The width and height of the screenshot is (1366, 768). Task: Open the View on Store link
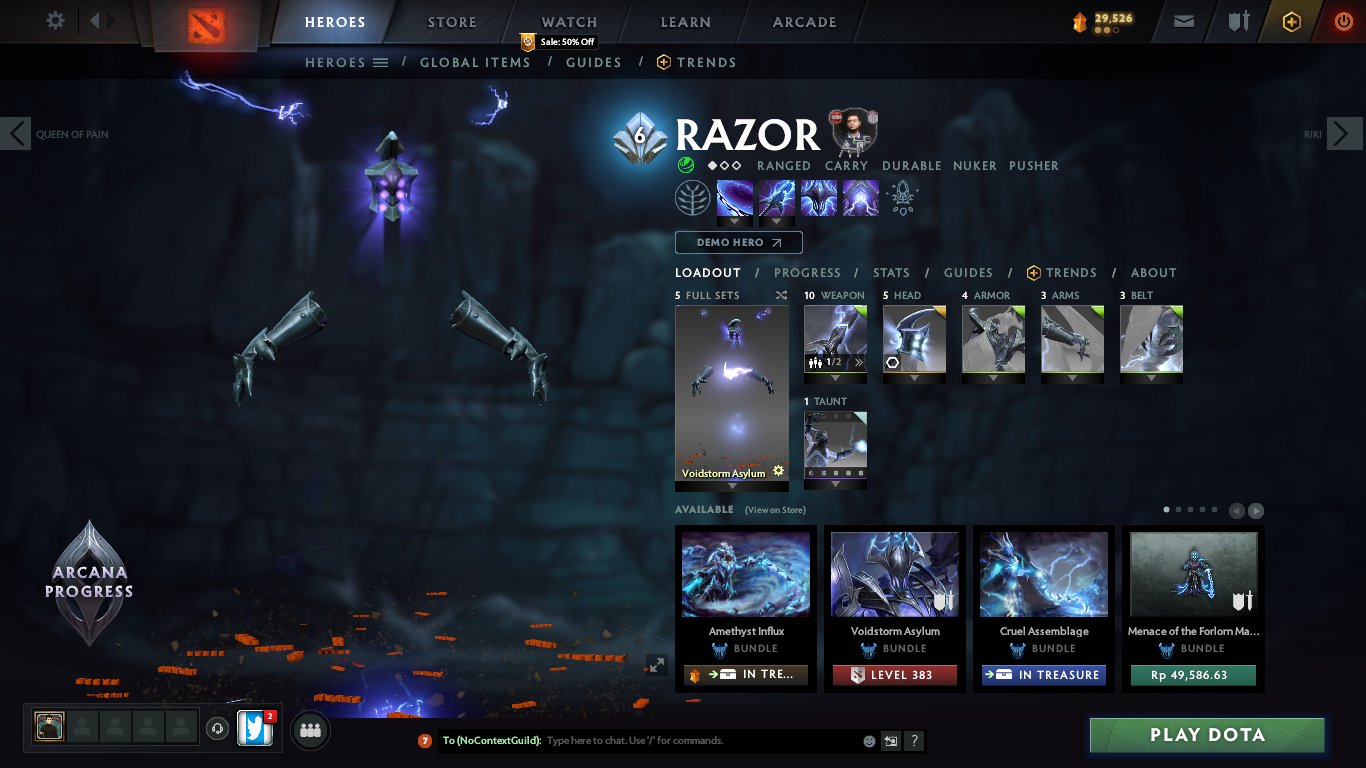(x=777, y=510)
